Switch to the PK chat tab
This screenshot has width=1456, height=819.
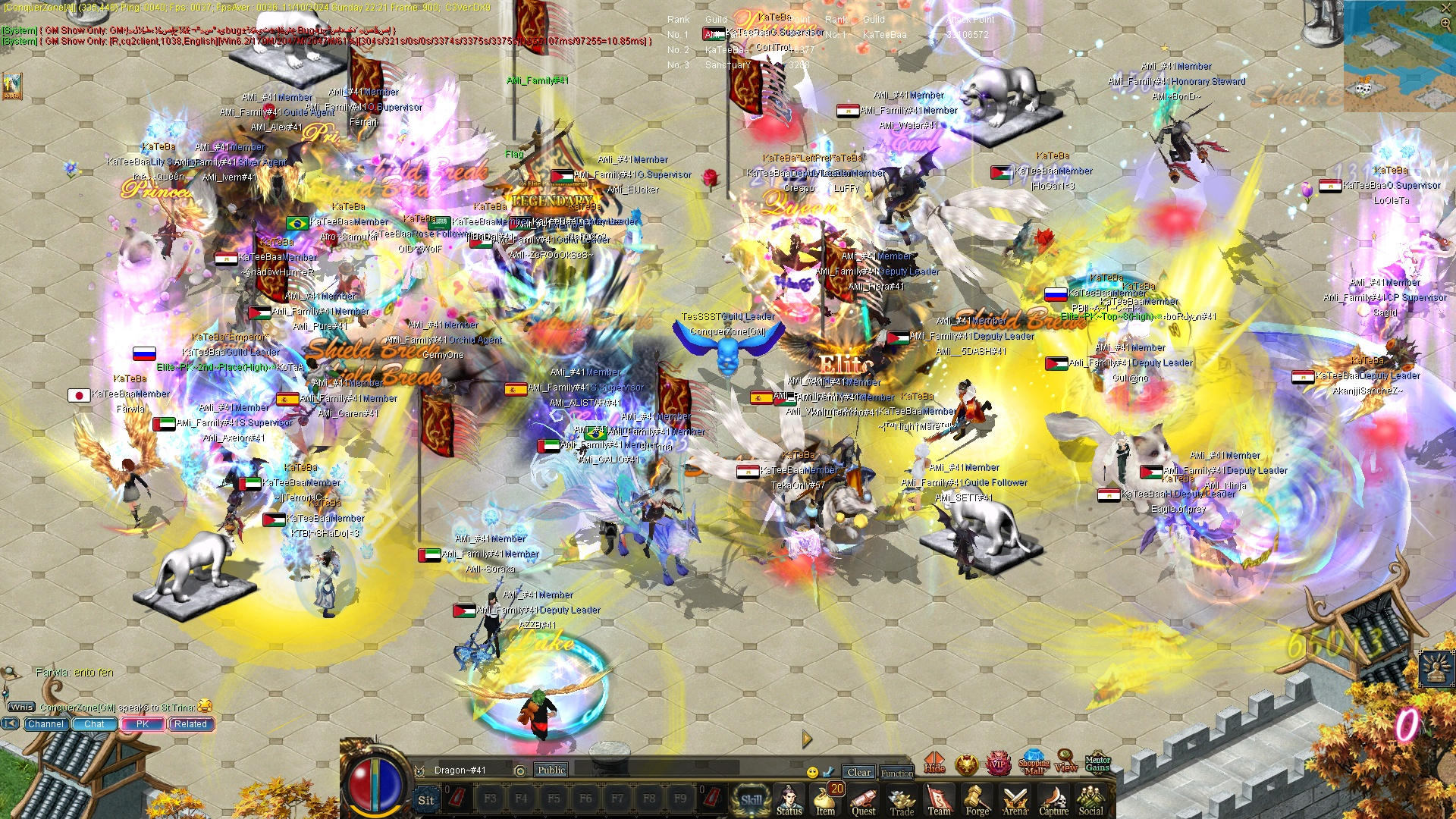pyautogui.click(x=143, y=724)
